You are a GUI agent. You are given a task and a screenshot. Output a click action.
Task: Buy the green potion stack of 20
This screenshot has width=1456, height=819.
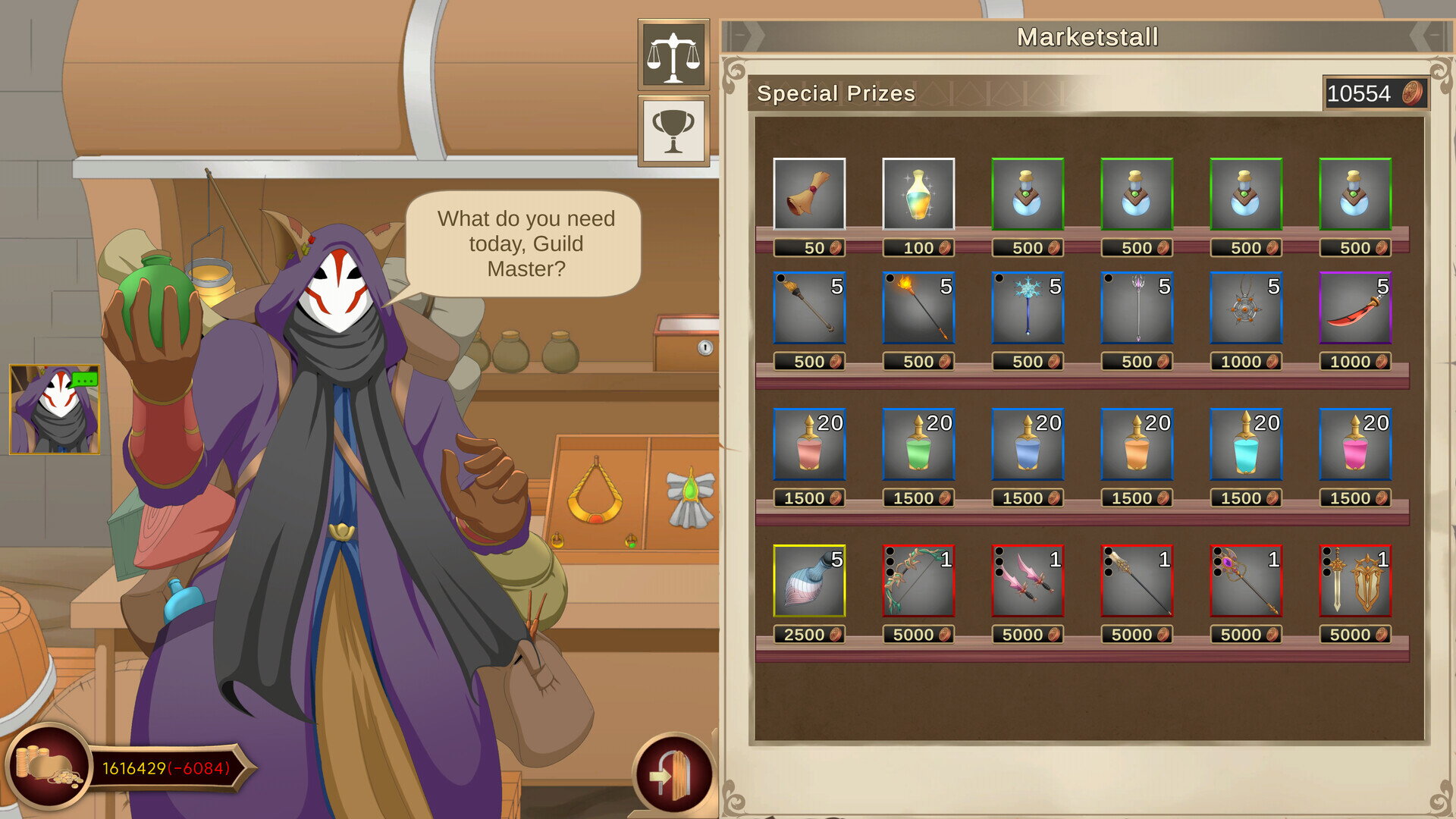(x=918, y=444)
